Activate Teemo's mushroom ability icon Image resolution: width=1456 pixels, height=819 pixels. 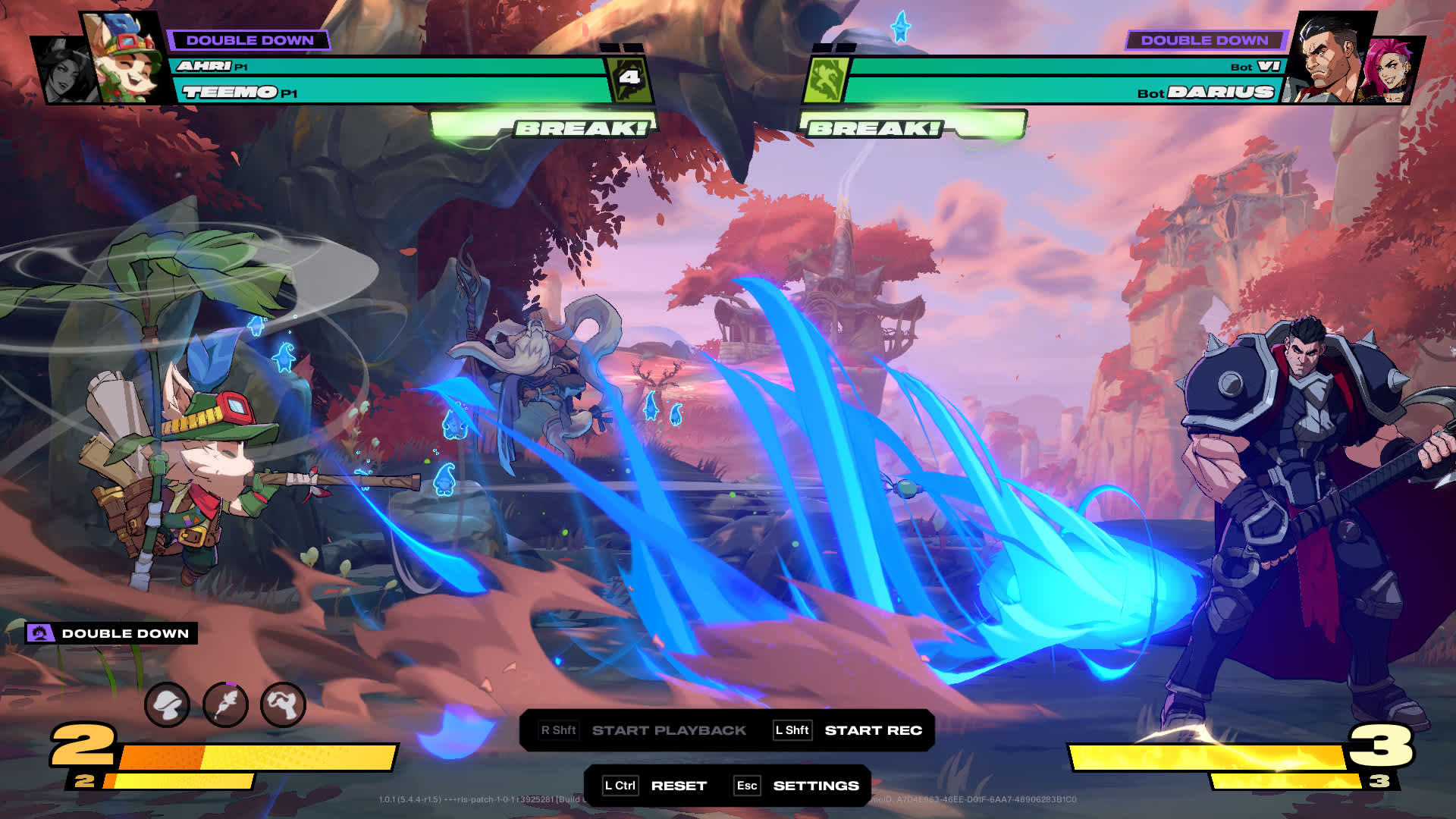click(167, 705)
